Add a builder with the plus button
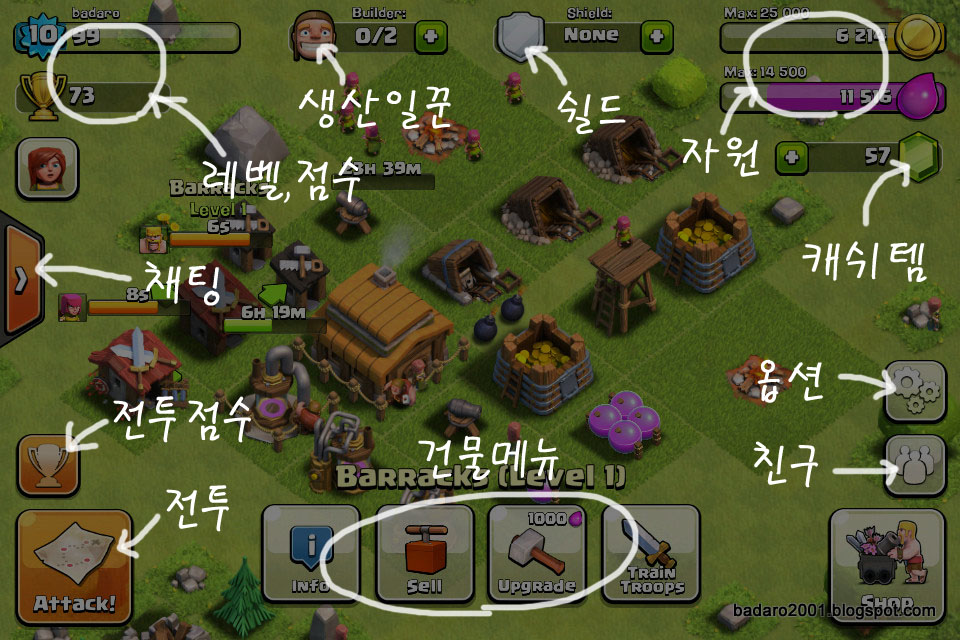Image resolution: width=960 pixels, height=640 pixels. (432, 35)
